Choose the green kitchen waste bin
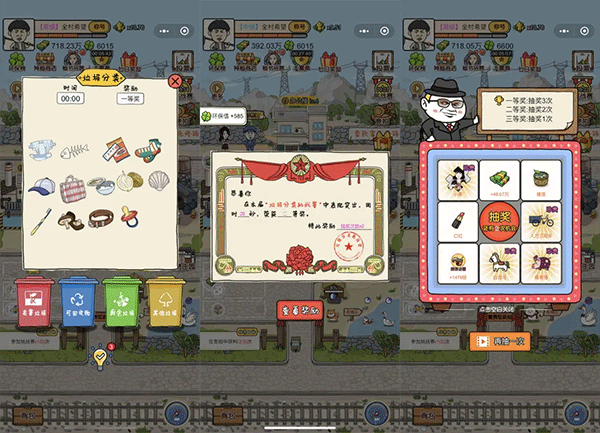This screenshot has height=433, width=600. pyautogui.click(x=123, y=298)
